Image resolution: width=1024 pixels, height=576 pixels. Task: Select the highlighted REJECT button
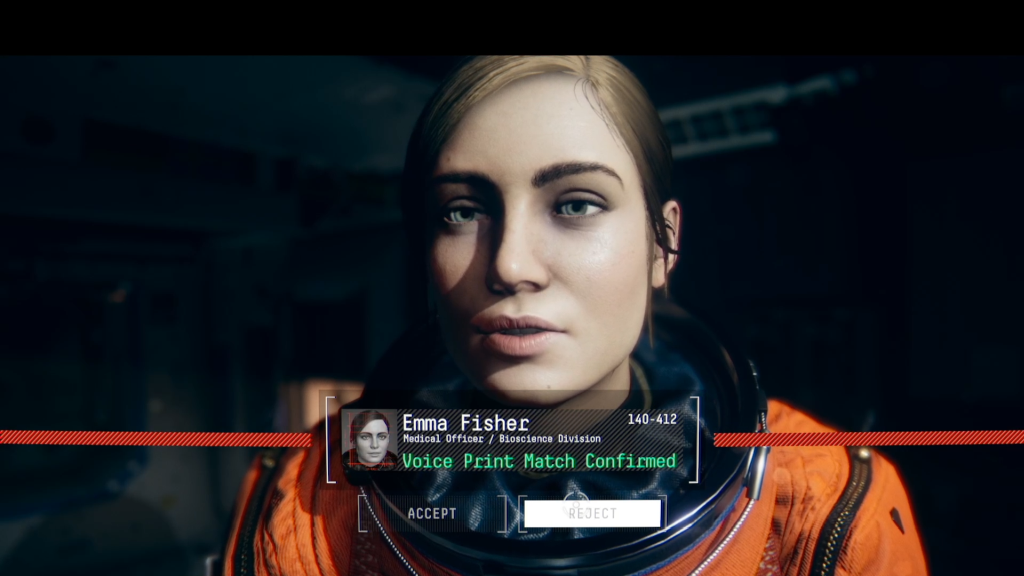tap(592, 514)
